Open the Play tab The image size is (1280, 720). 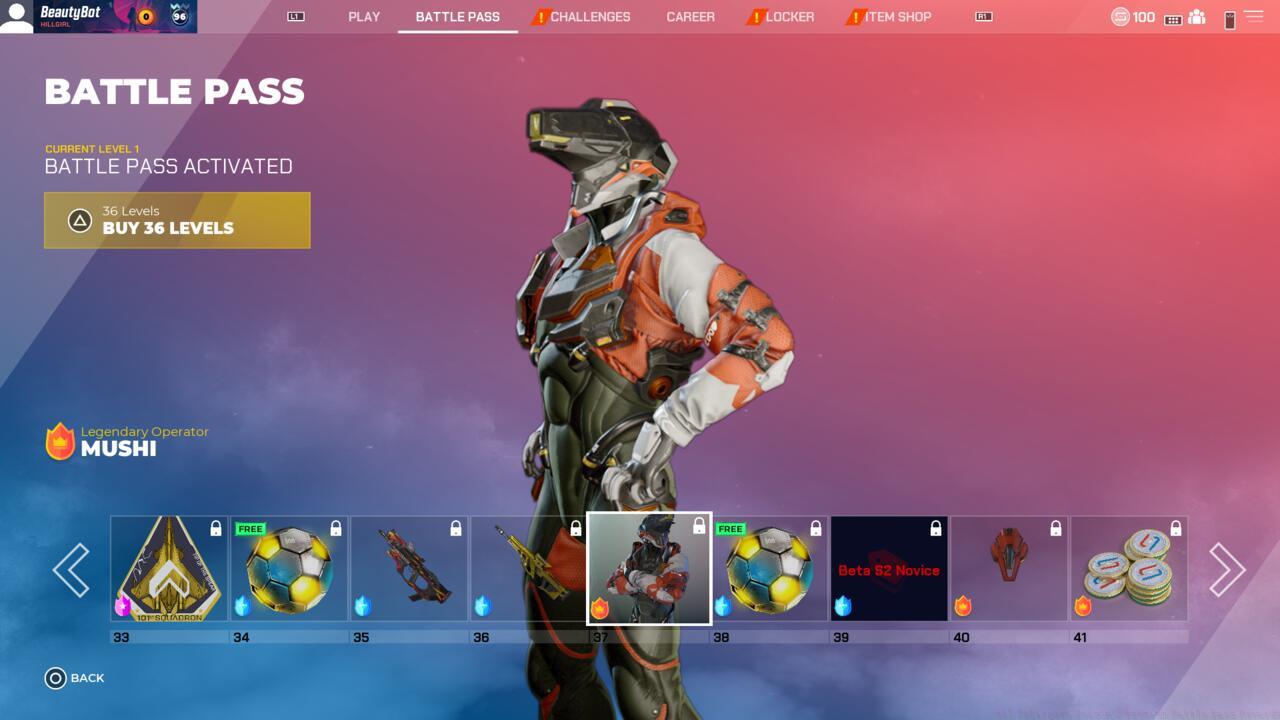tap(364, 17)
